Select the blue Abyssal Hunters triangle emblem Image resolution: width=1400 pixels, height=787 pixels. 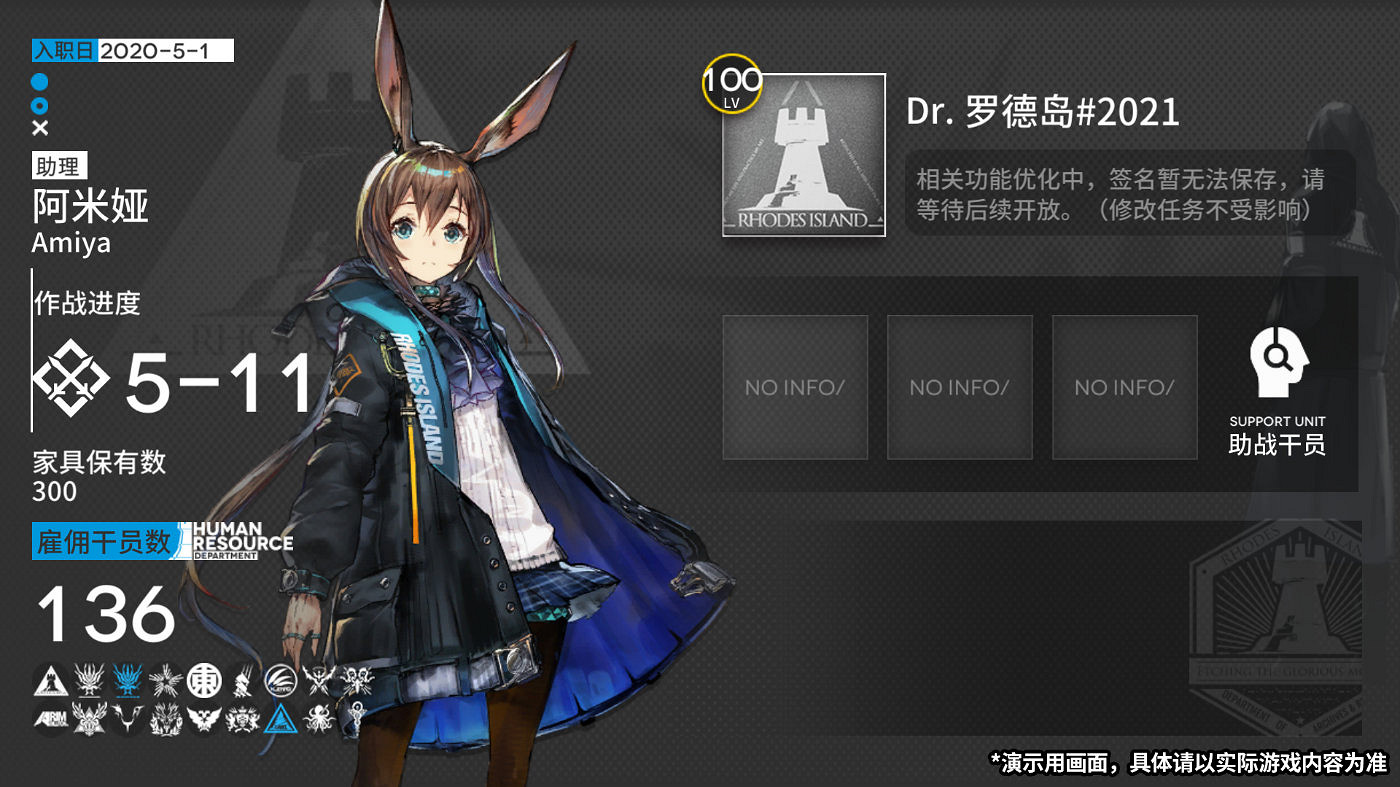pos(281,718)
